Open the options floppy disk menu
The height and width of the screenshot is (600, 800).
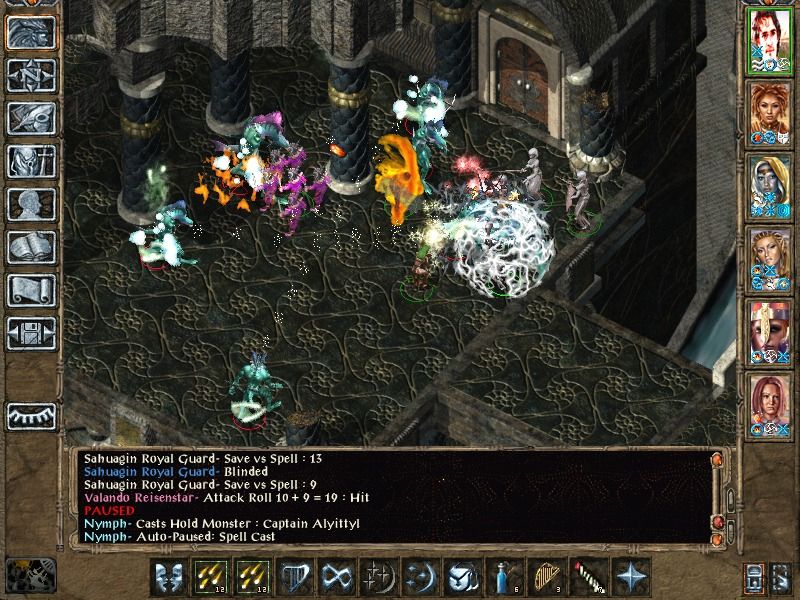tap(30, 333)
